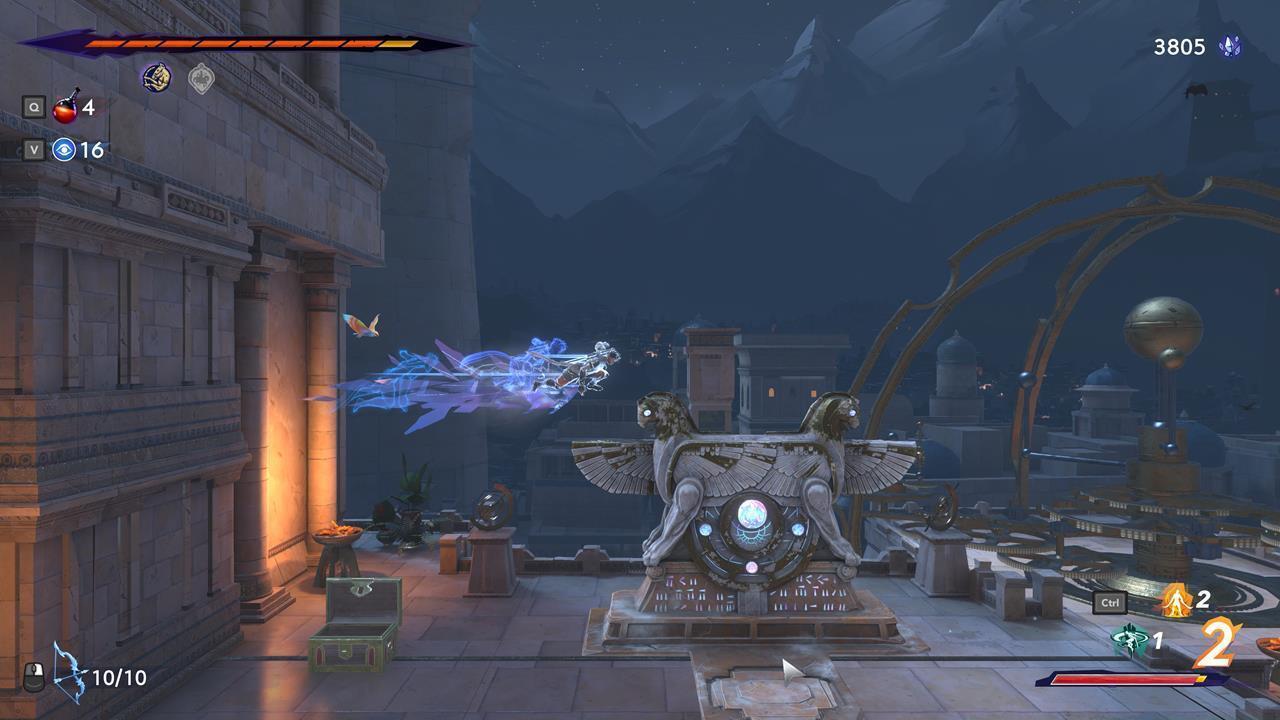The image size is (1280, 720).
Task: Click the purple crystal currency icon
Action: point(1229,46)
